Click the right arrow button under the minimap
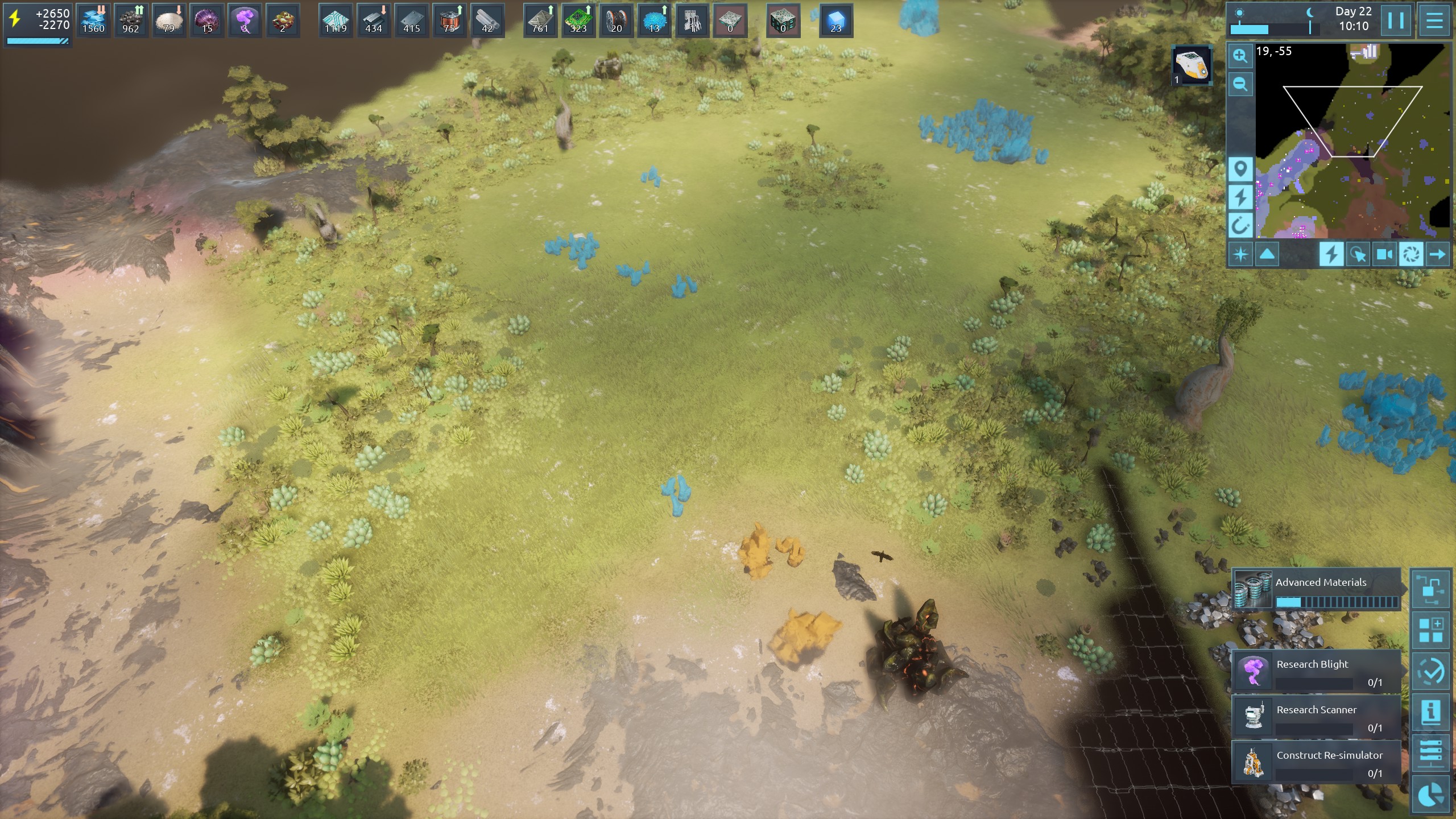 1437,254
